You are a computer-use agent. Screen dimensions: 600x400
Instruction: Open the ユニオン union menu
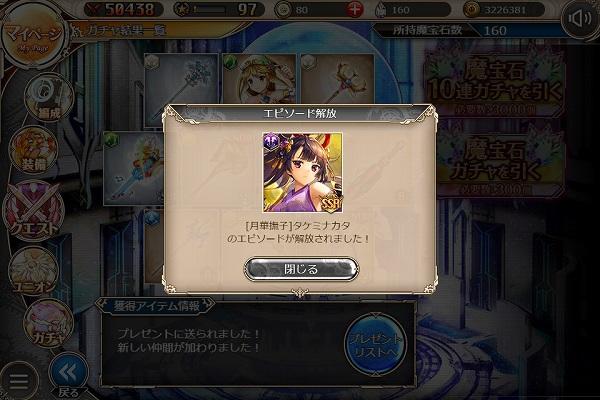pyautogui.click(x=33, y=272)
